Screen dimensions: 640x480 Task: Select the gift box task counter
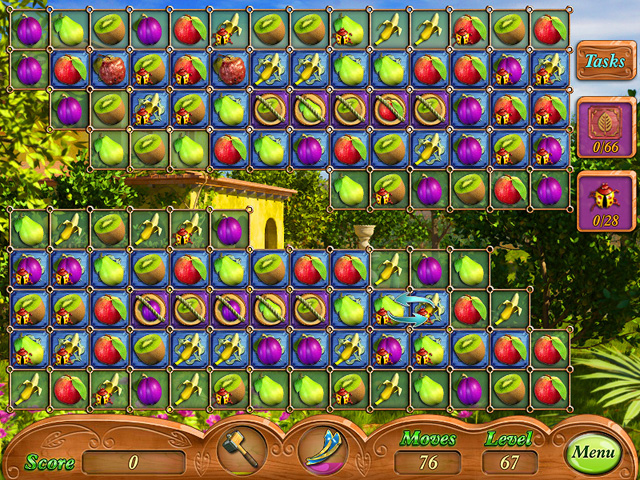click(606, 204)
